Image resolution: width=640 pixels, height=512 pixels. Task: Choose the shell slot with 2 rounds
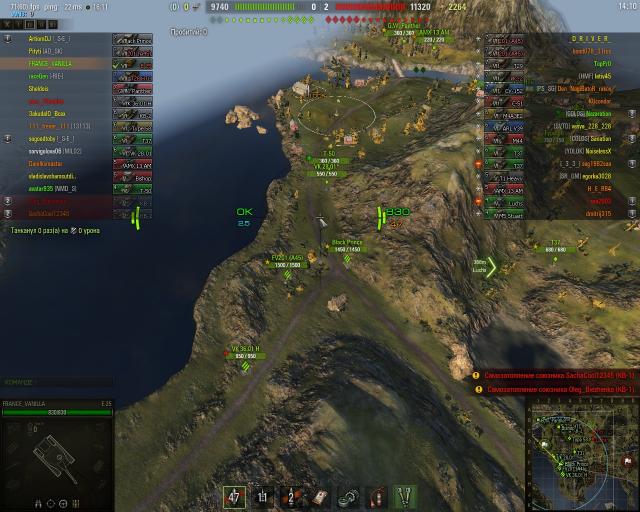tap(292, 495)
